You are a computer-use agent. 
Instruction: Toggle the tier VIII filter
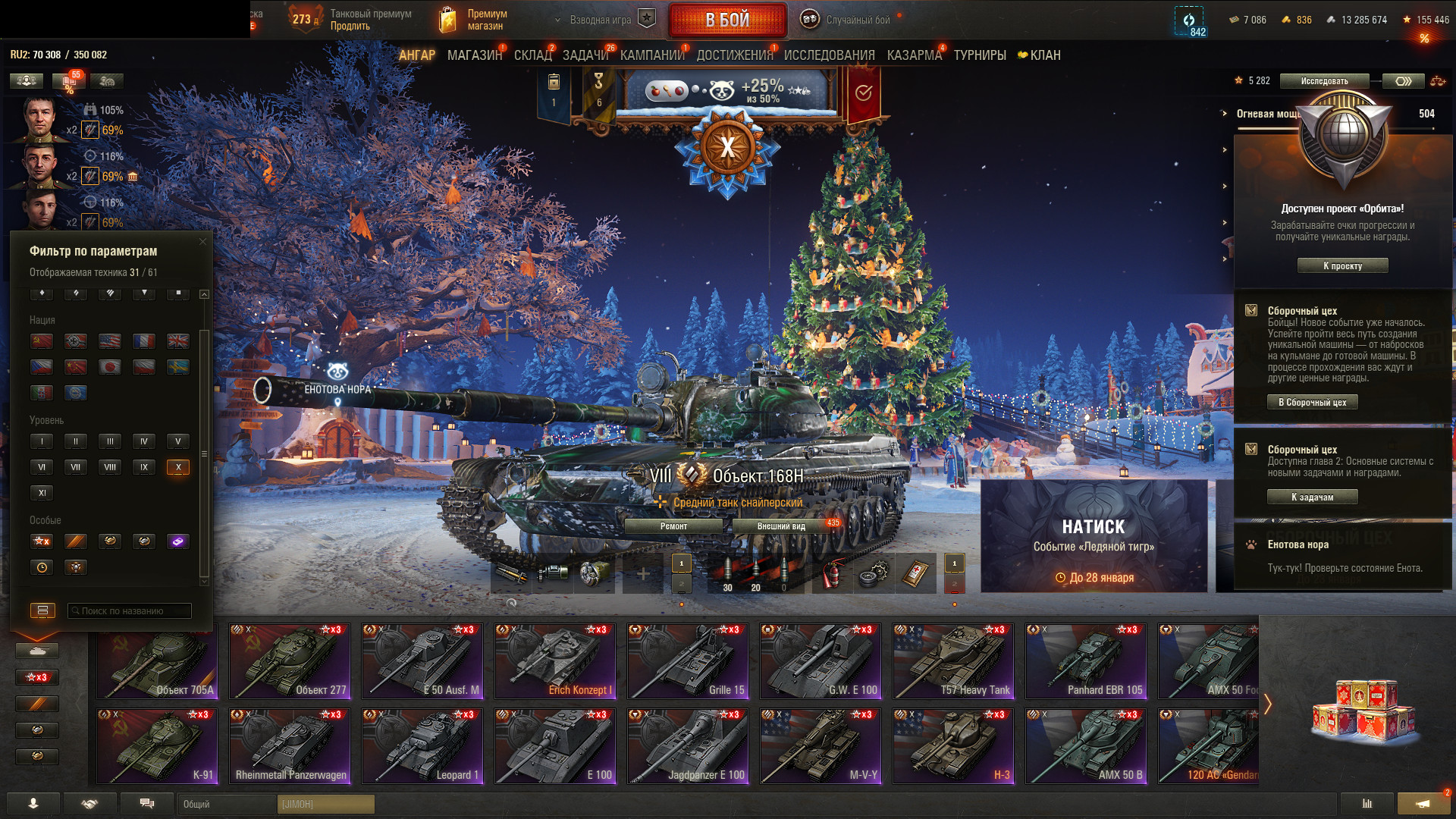pos(110,467)
